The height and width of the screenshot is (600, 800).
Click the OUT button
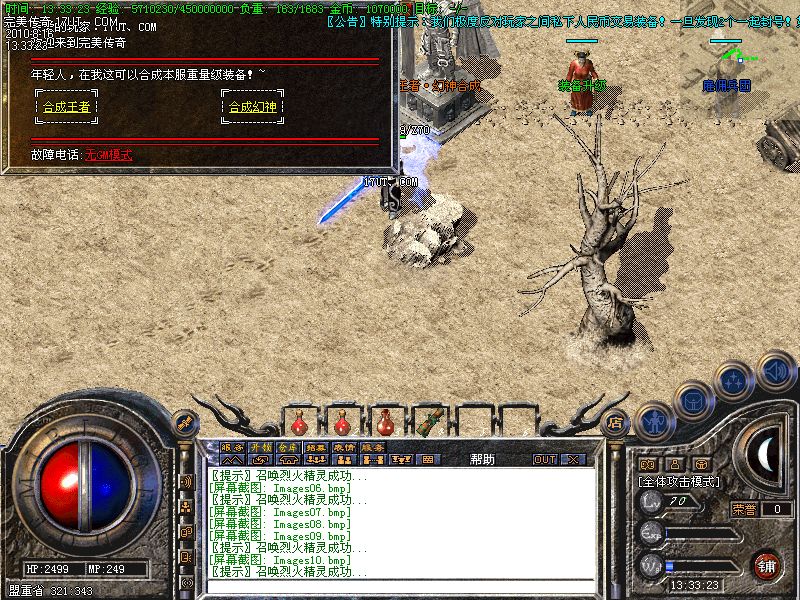pyautogui.click(x=545, y=460)
